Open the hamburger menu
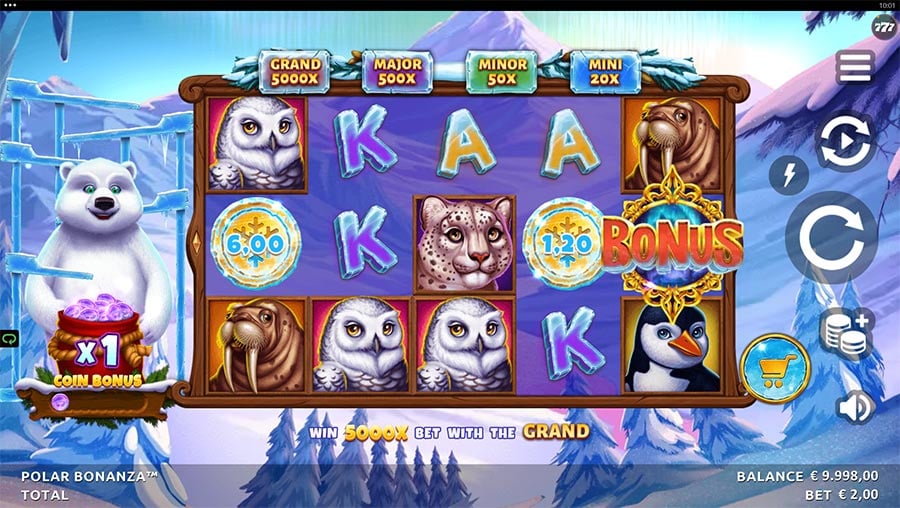The height and width of the screenshot is (508, 900). tap(855, 67)
